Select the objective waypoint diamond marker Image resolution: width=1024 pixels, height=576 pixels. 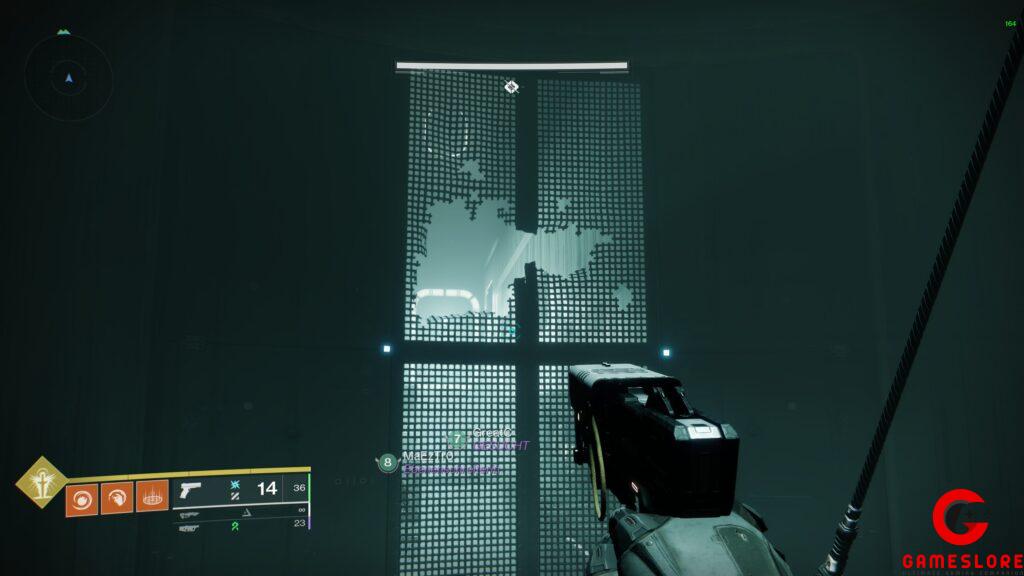coord(511,87)
